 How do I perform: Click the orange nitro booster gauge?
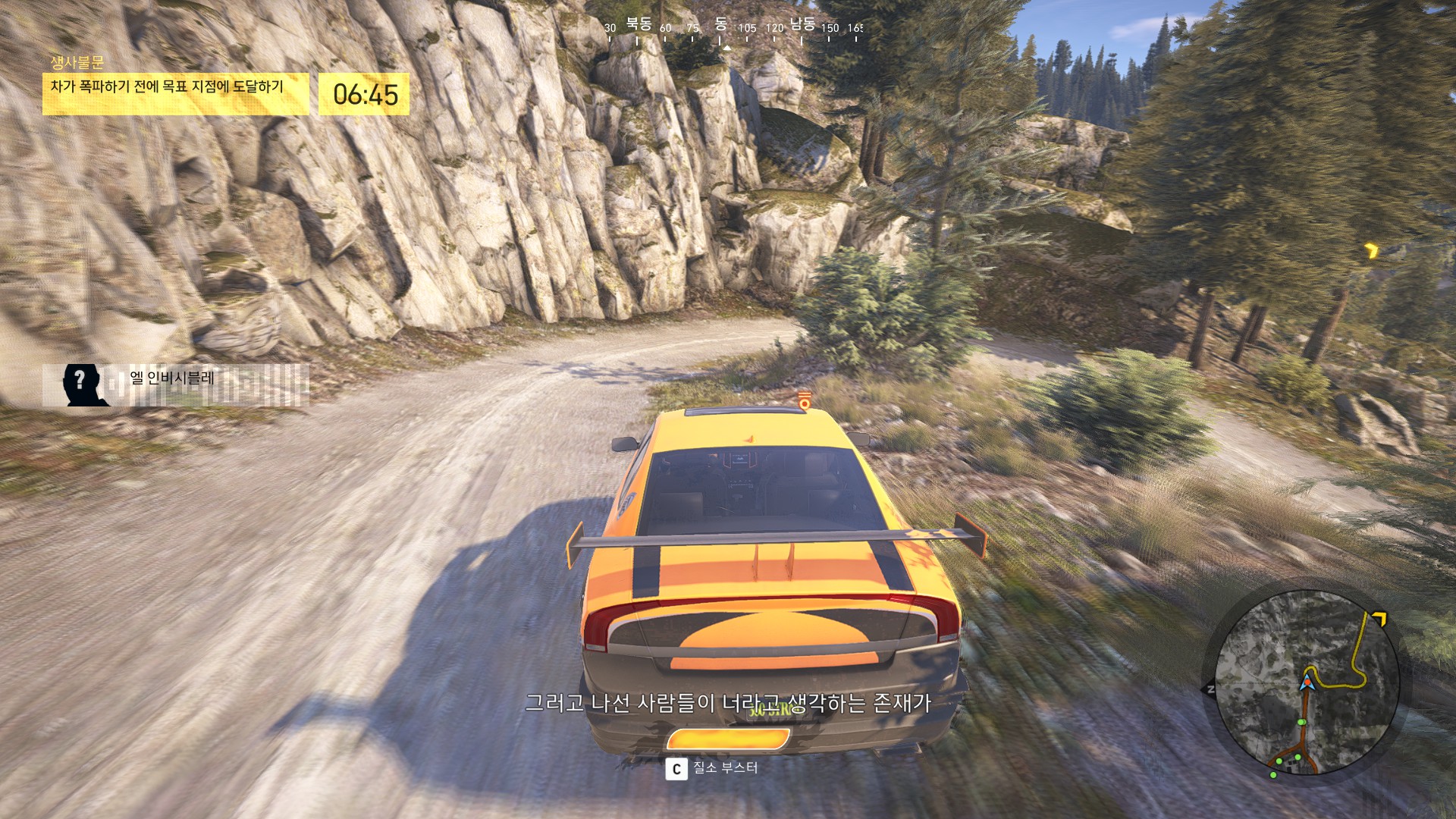[x=727, y=740]
